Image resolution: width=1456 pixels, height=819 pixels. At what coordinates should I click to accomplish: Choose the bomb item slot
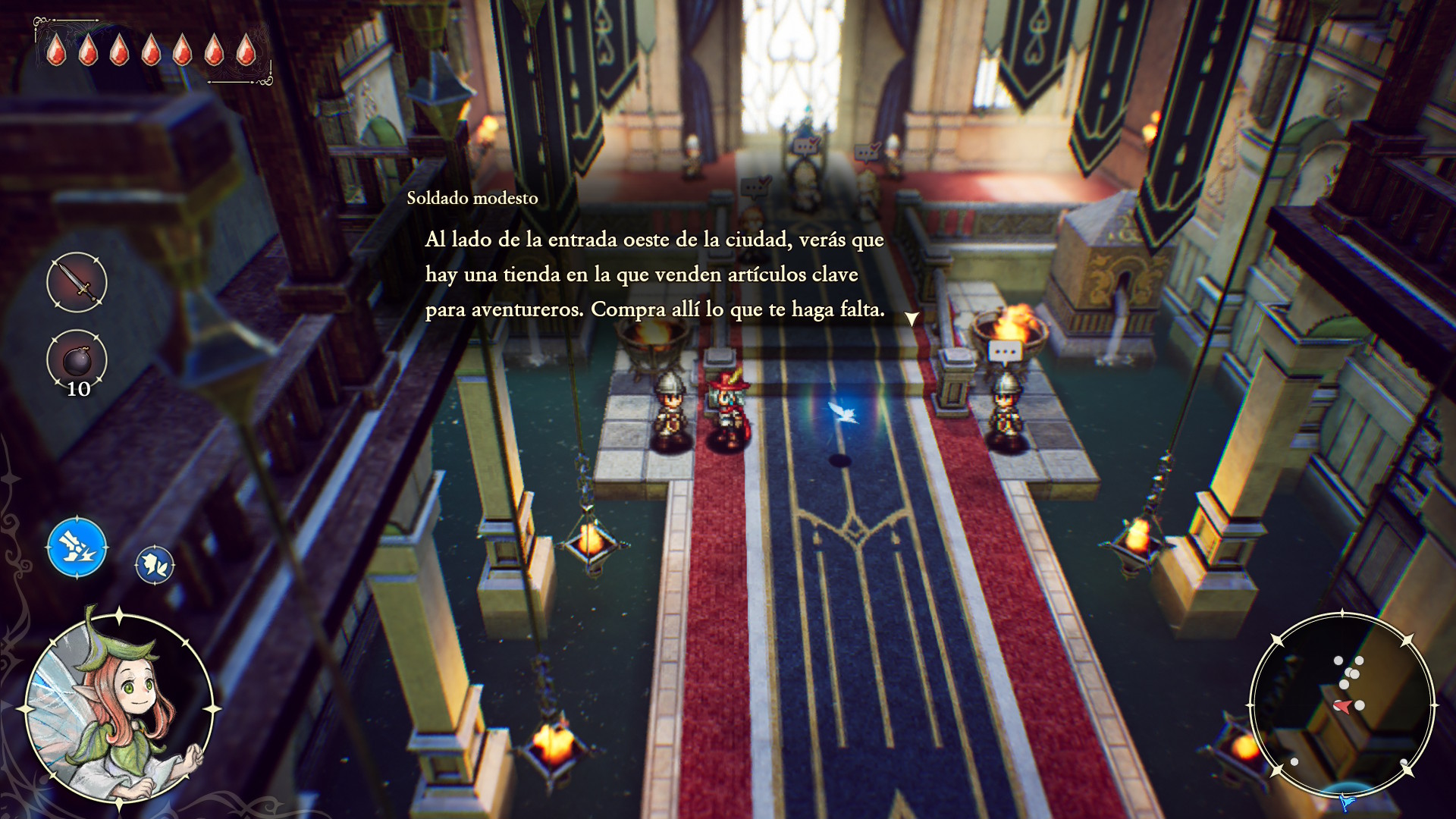pyautogui.click(x=77, y=361)
